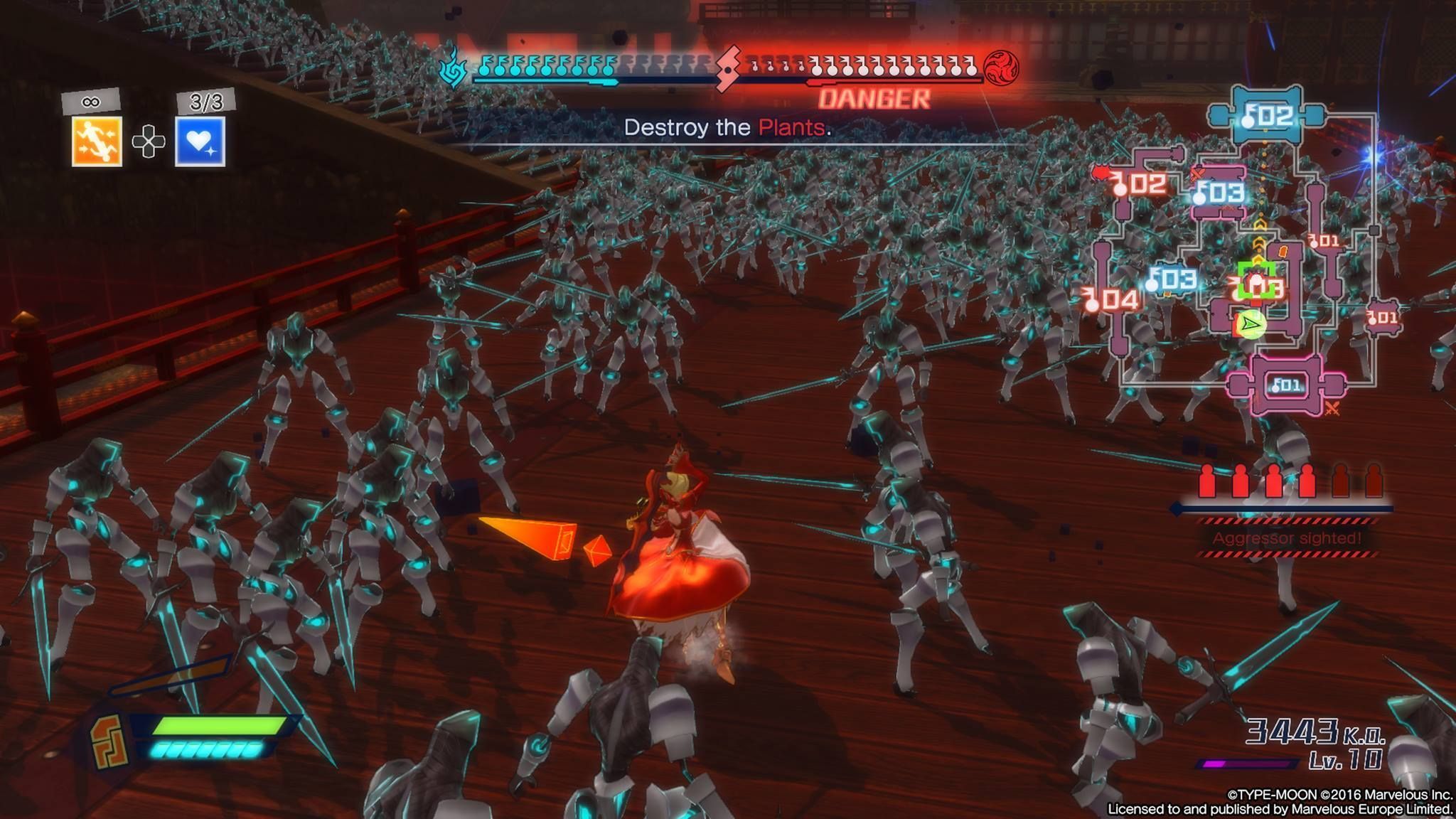
Task: Use the blue heart healing item
Action: (200, 141)
